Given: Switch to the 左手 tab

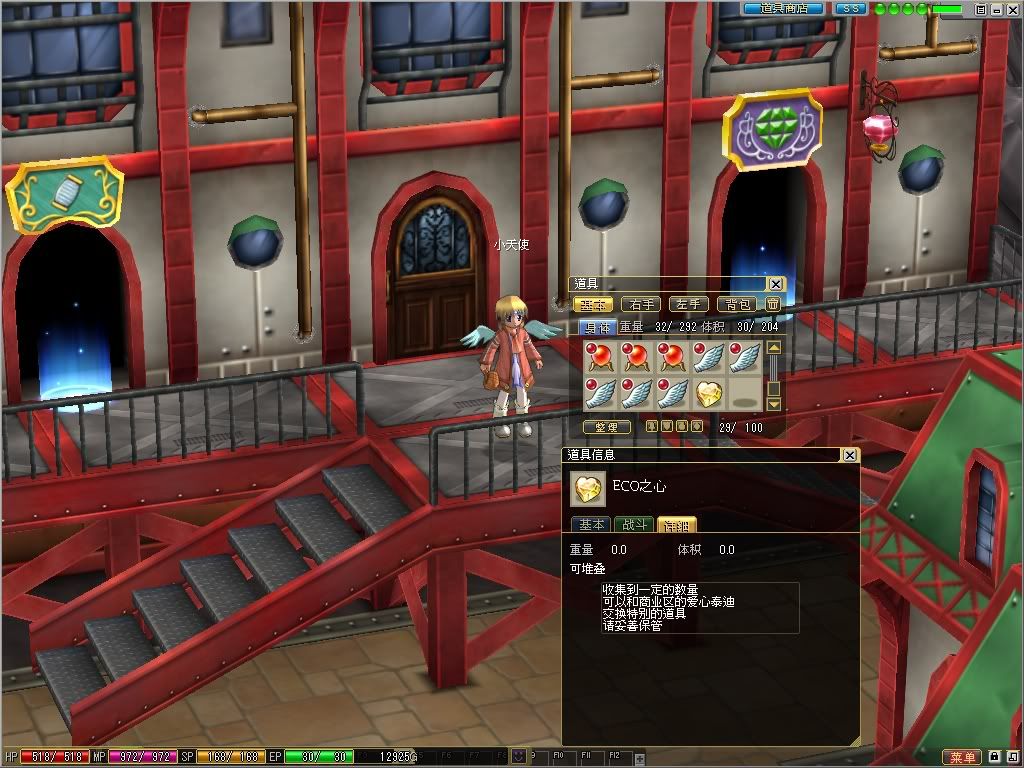Looking at the screenshot, I should point(688,304).
